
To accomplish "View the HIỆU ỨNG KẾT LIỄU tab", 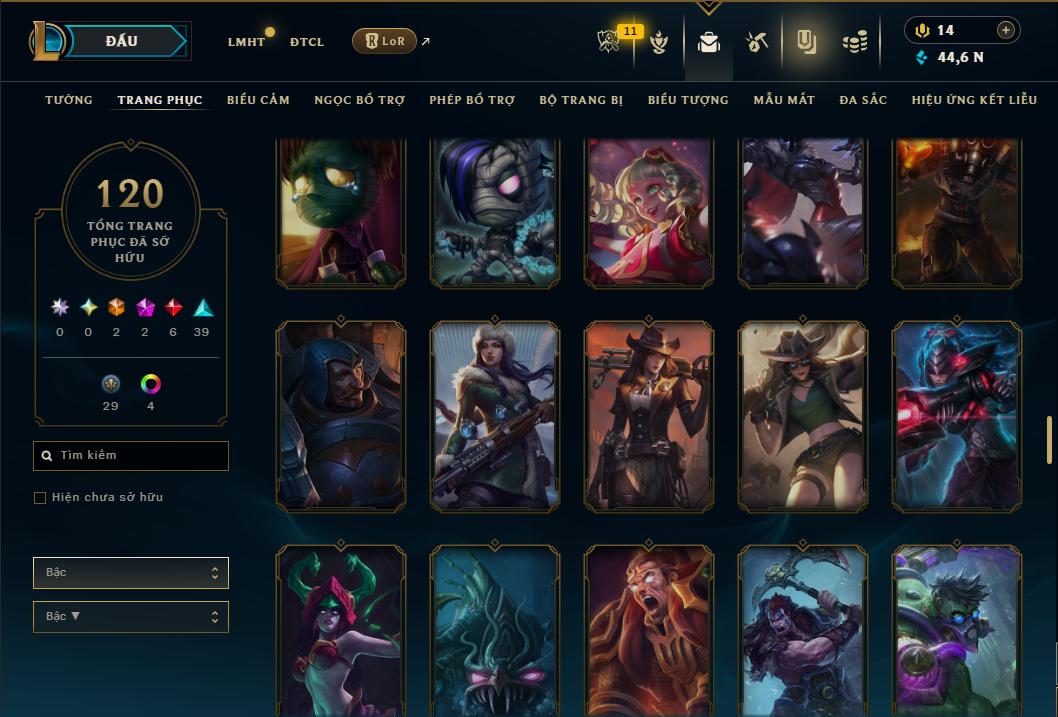I will click(974, 100).
